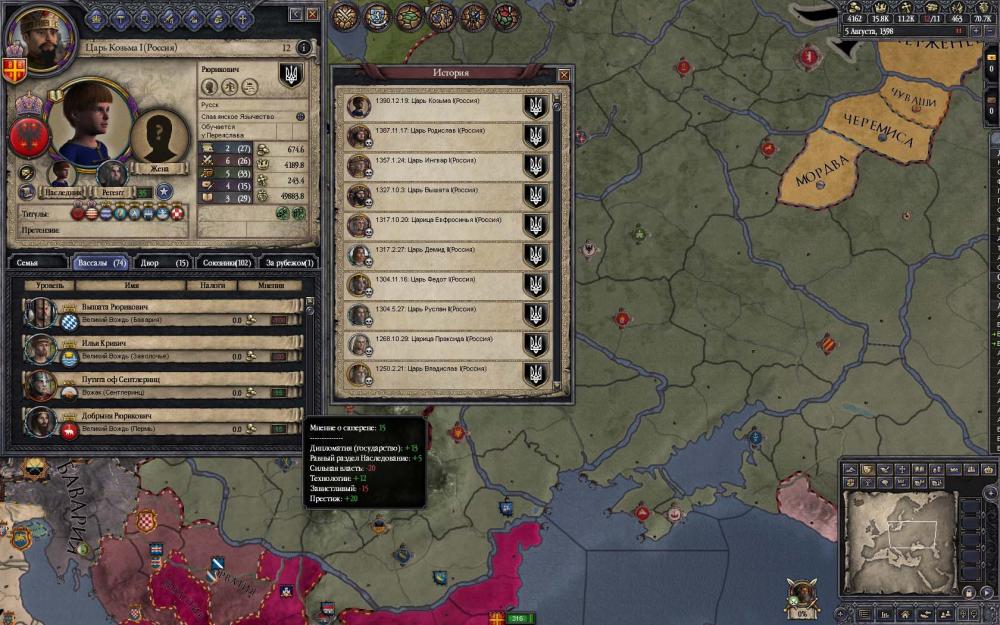Close the character panel
This screenshot has width=1000, height=625.
pyautogui.click(x=312, y=15)
